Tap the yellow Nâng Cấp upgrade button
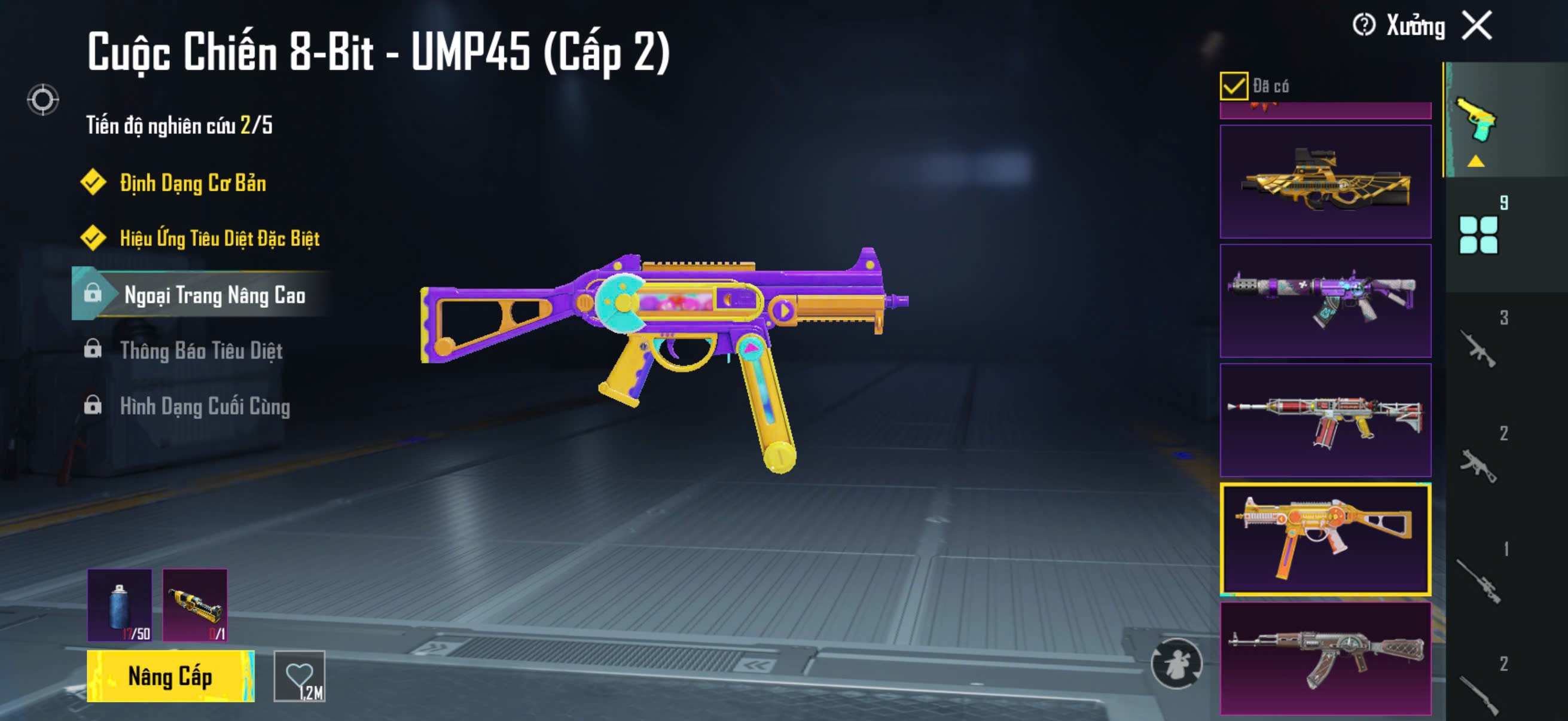 (170, 676)
